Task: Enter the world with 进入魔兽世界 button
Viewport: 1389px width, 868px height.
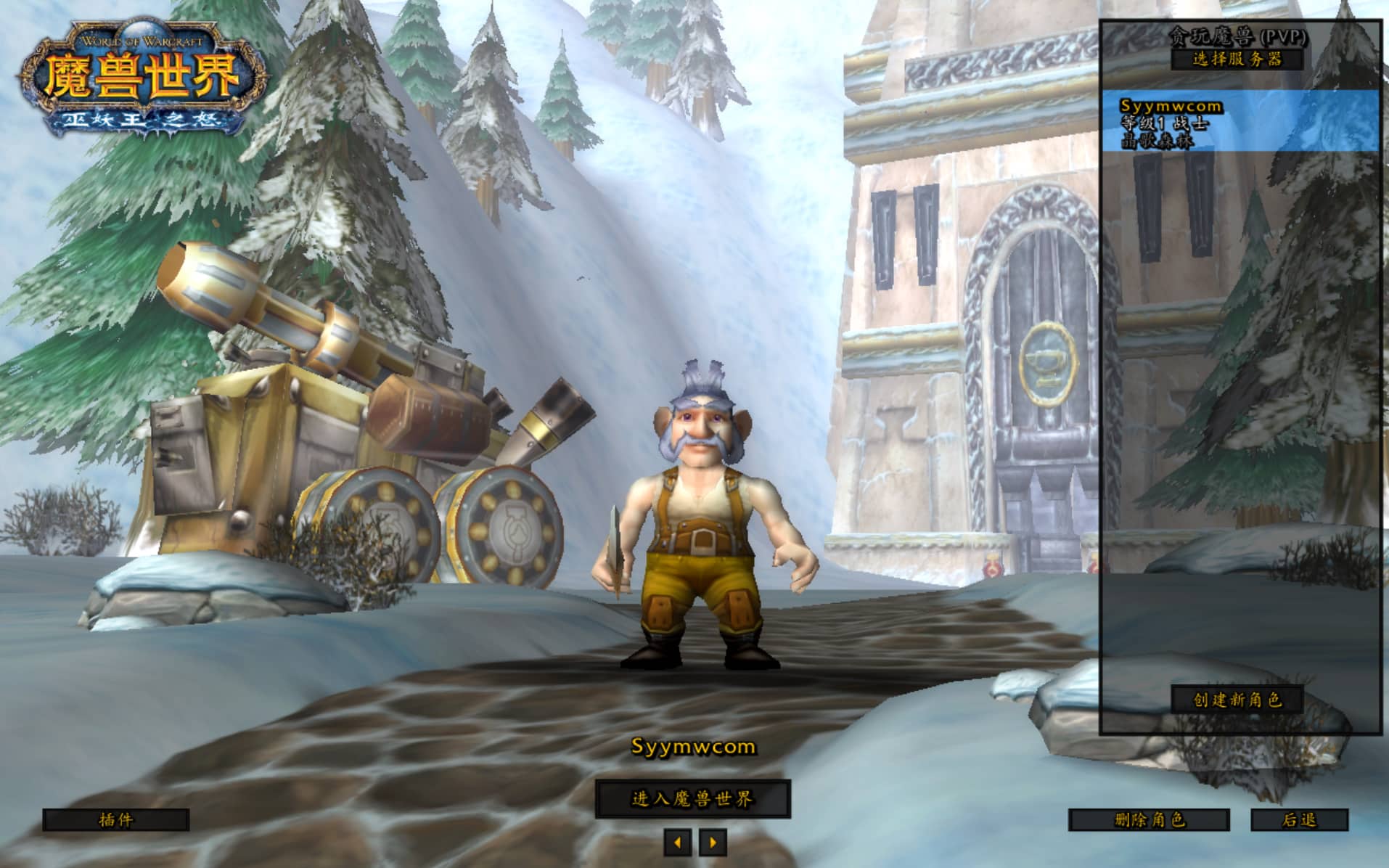Action: (692, 799)
